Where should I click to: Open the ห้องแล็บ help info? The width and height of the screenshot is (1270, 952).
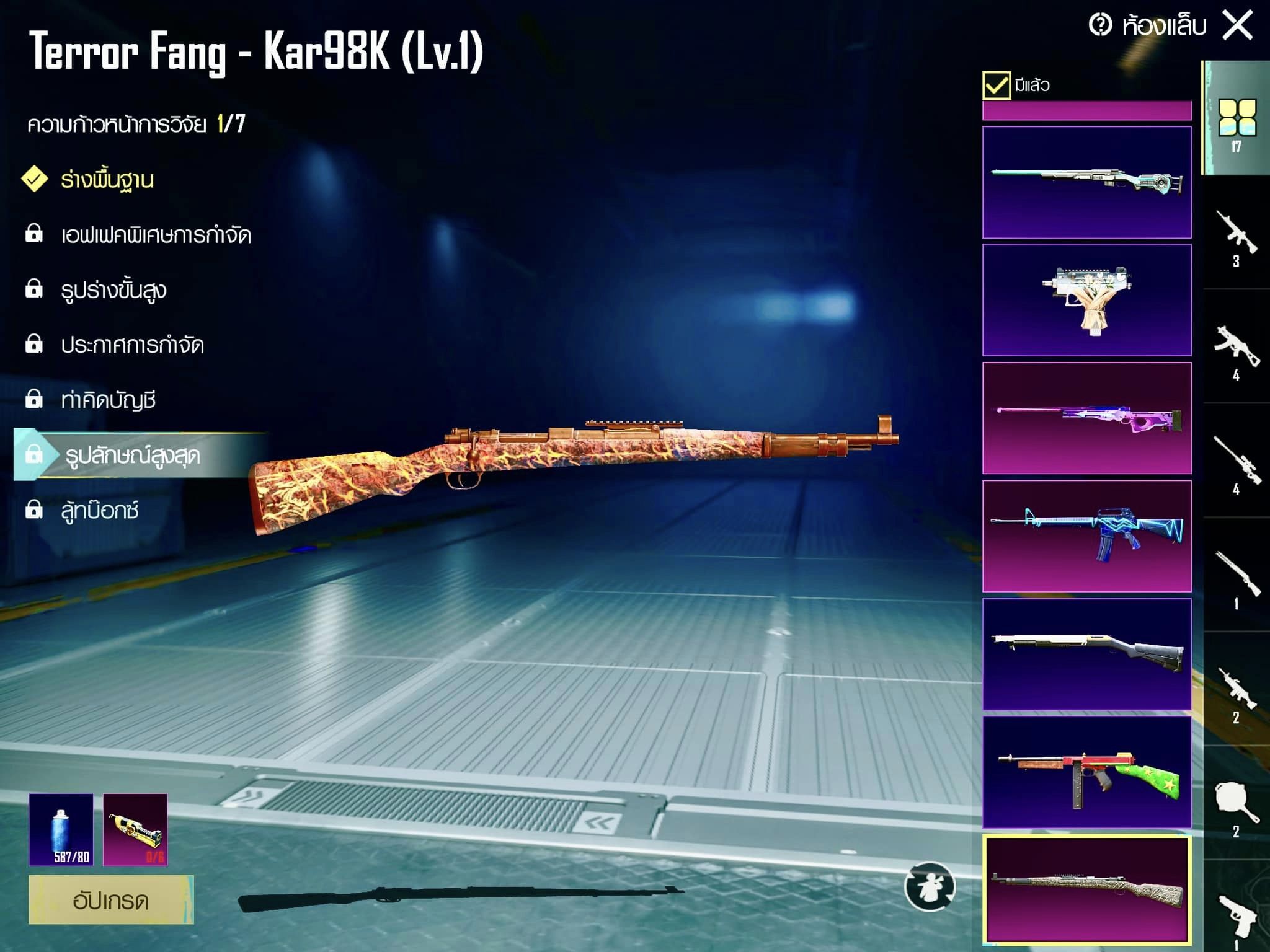[1101, 25]
